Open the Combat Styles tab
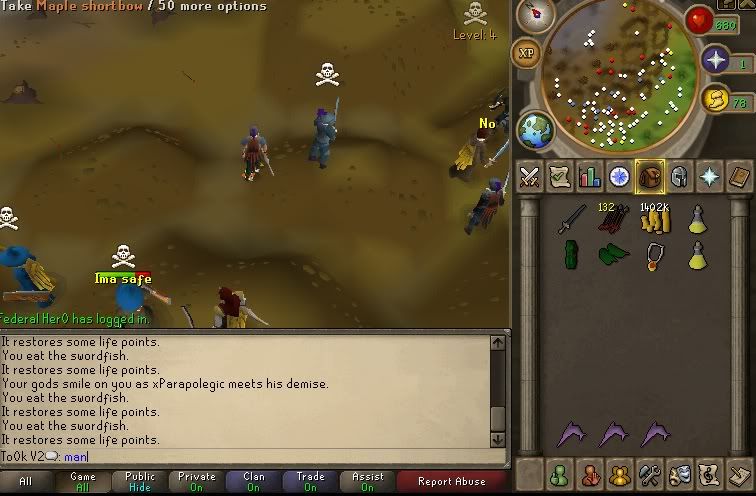The width and height of the screenshot is (756, 496). pyautogui.click(x=528, y=177)
